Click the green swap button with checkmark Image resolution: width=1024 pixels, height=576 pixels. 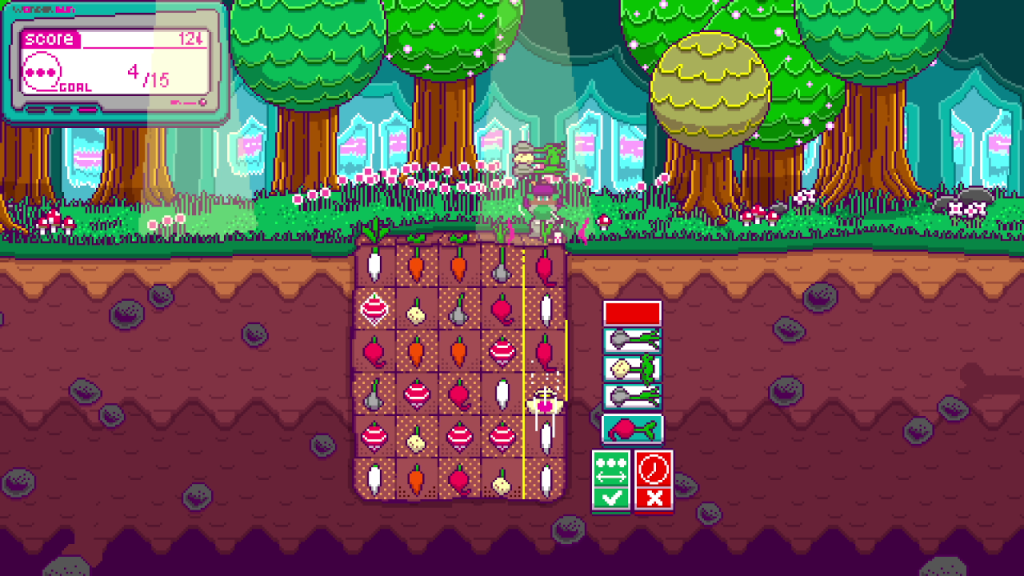pos(611,481)
